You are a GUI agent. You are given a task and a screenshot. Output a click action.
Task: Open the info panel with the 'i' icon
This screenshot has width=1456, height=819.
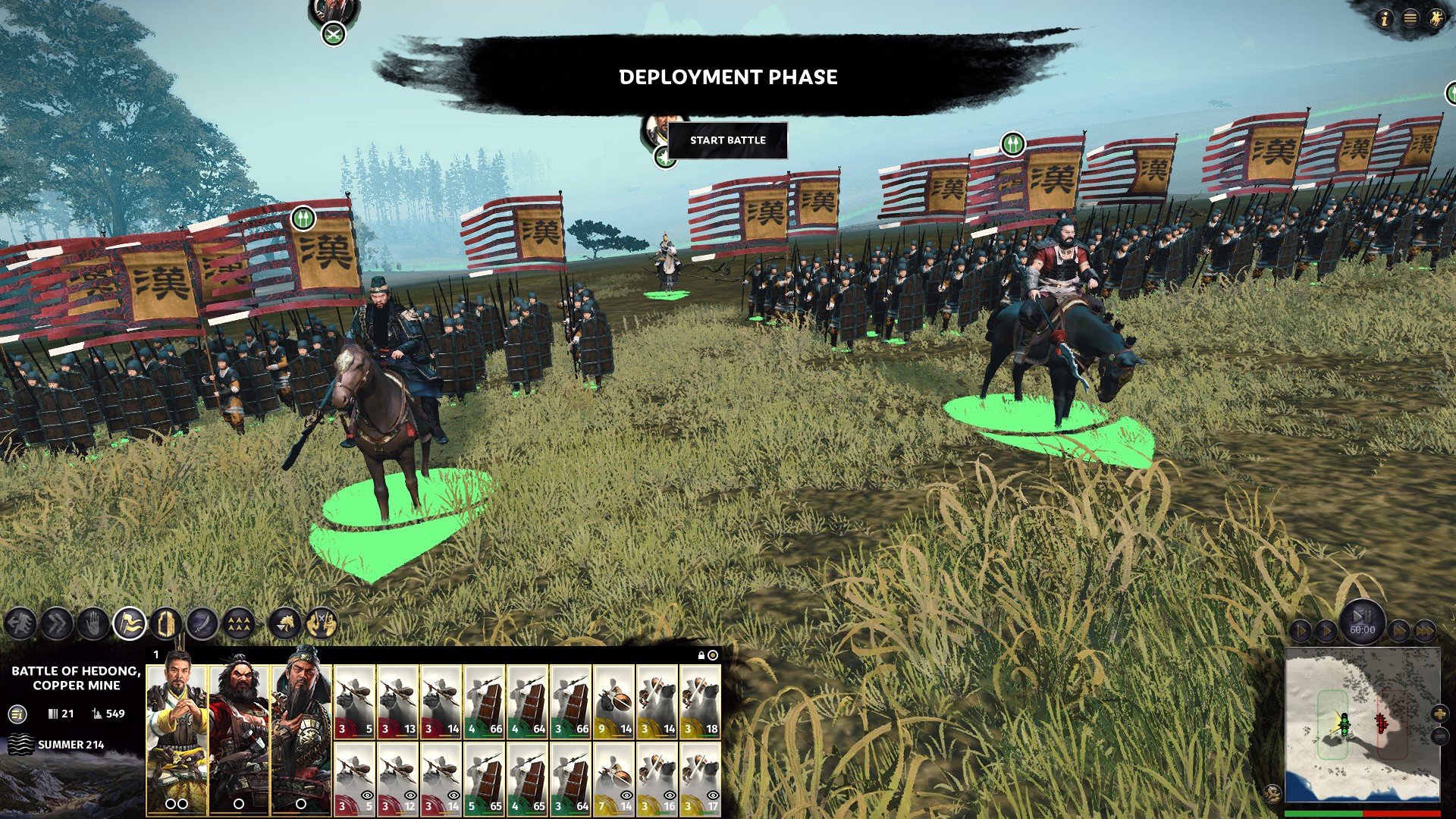[x=1384, y=18]
